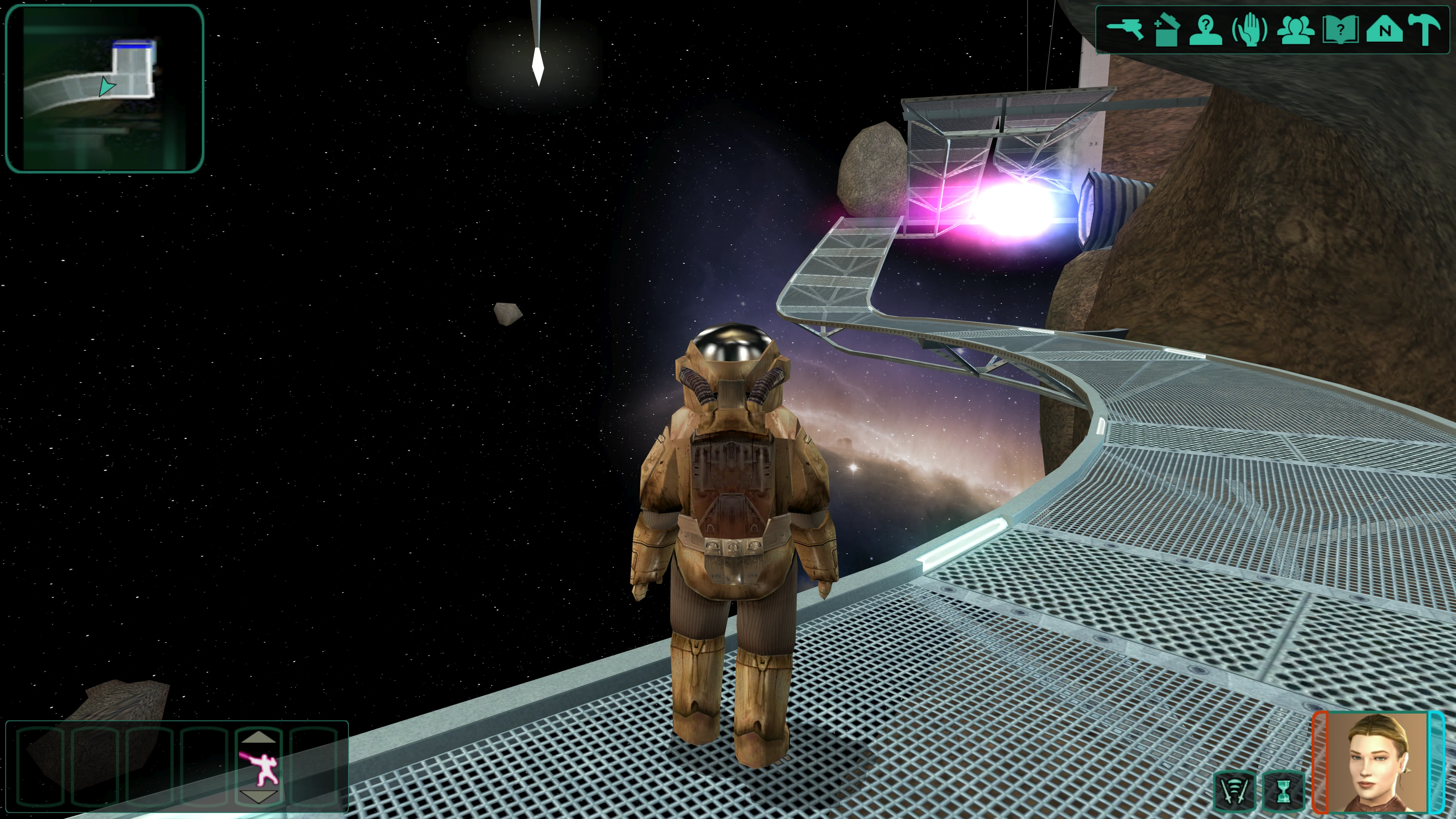Show the character sheet silhouette icon
The height and width of the screenshot is (819, 1456).
pyautogui.click(x=1206, y=29)
